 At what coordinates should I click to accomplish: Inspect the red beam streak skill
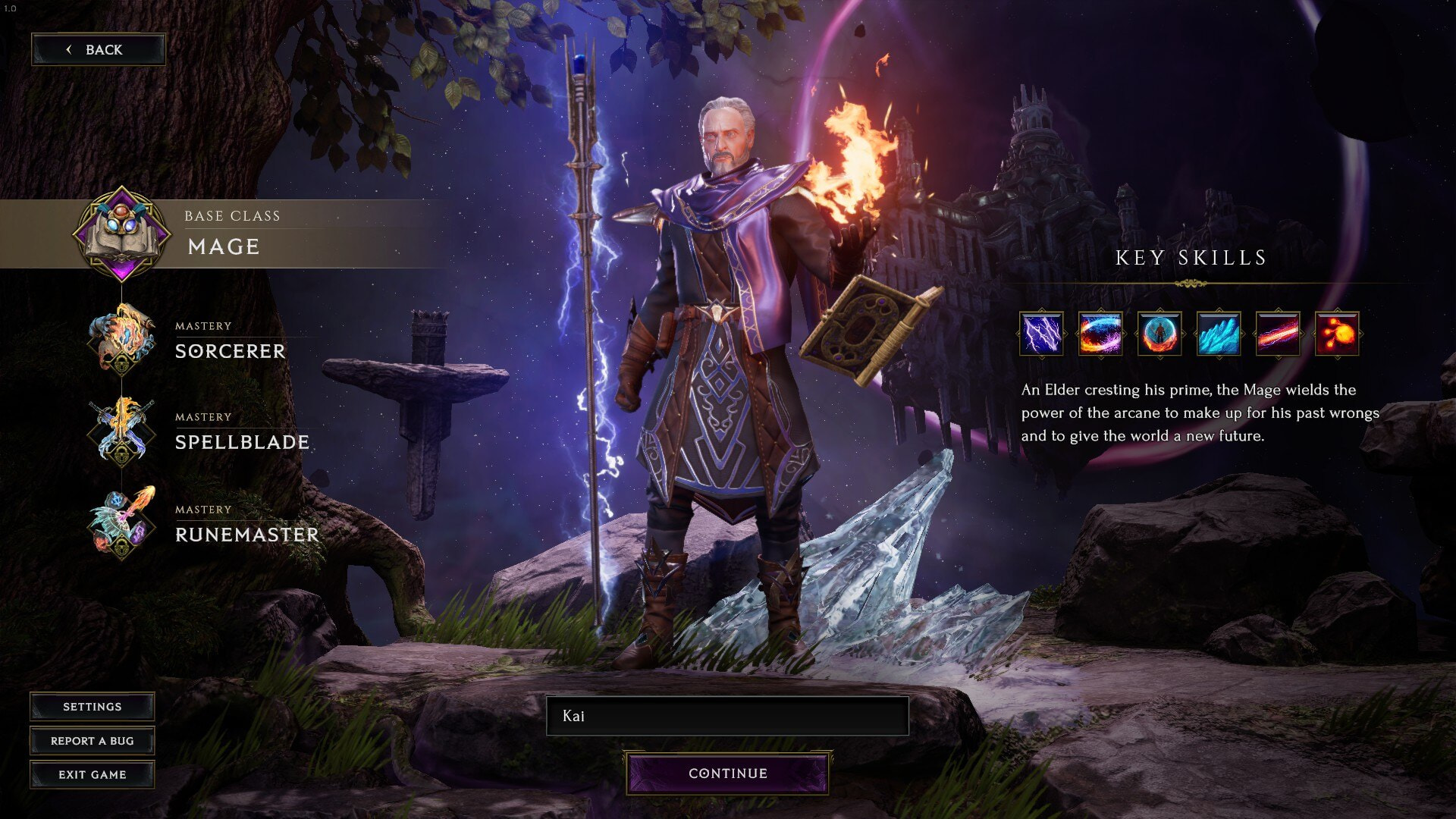point(1278,334)
